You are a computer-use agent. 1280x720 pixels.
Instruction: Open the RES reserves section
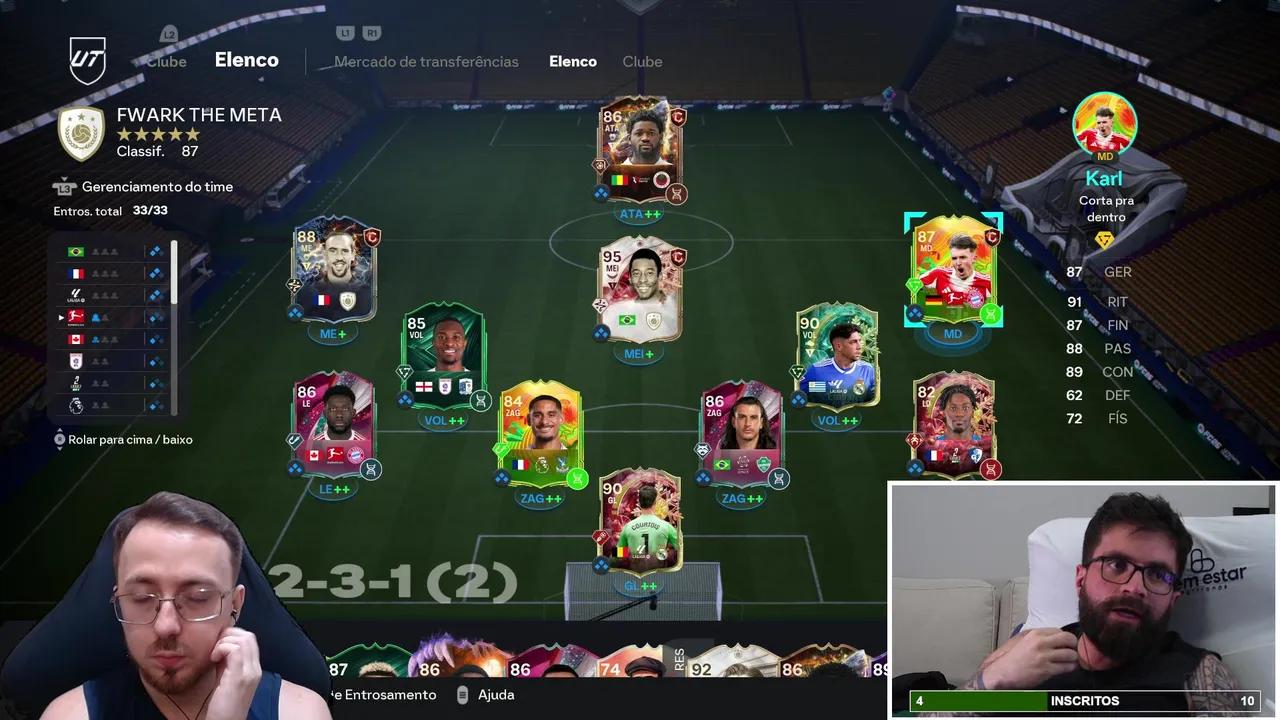[x=680, y=660]
